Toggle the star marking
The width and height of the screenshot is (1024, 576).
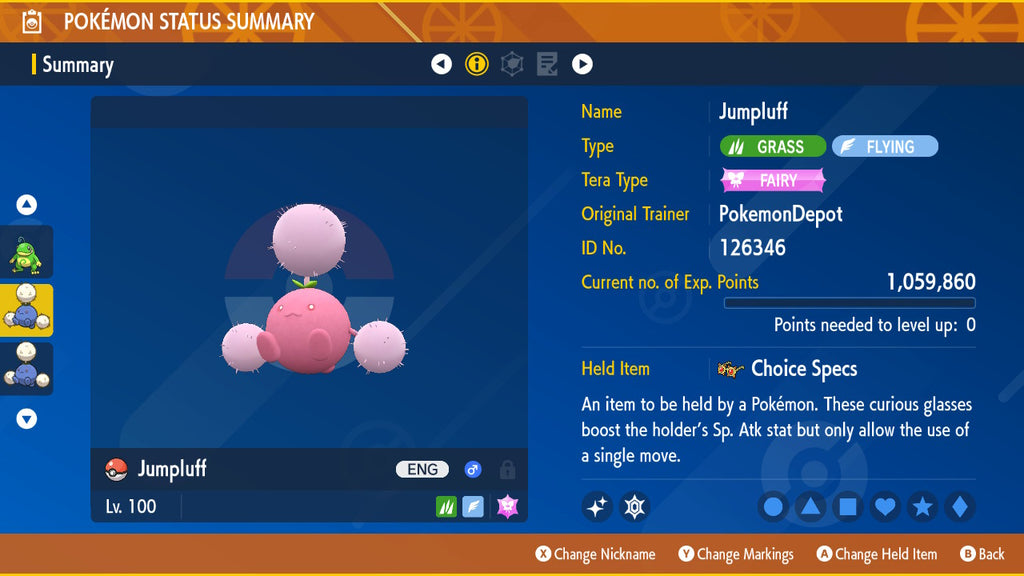coord(922,507)
